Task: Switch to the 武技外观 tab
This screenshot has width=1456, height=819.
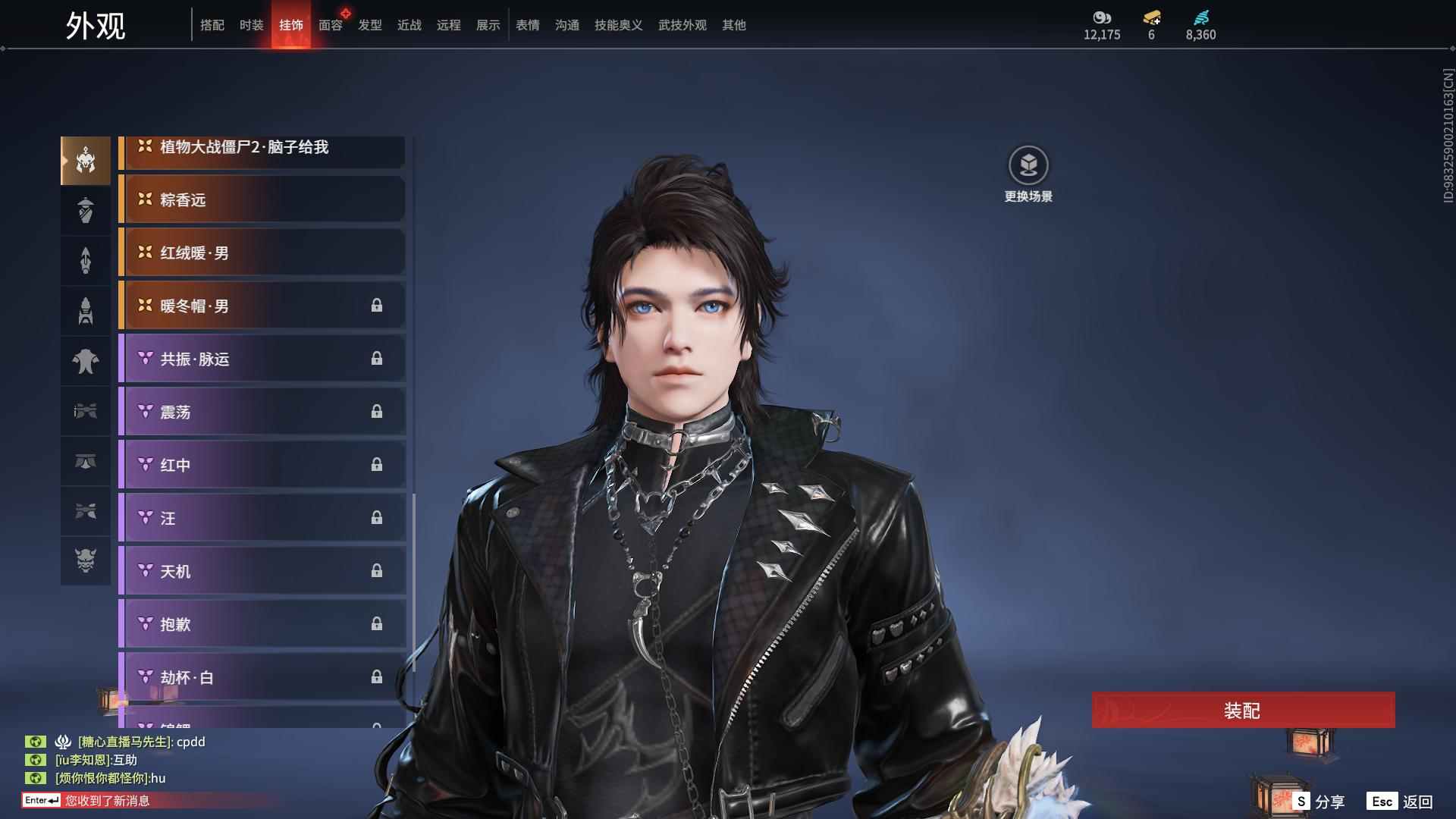Action: 682,25
